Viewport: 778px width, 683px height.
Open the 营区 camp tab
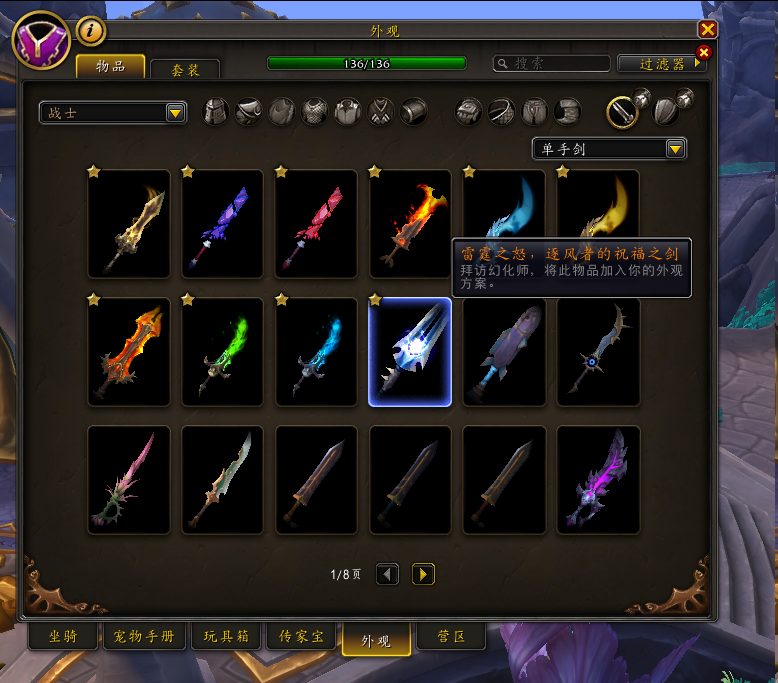[x=450, y=636]
